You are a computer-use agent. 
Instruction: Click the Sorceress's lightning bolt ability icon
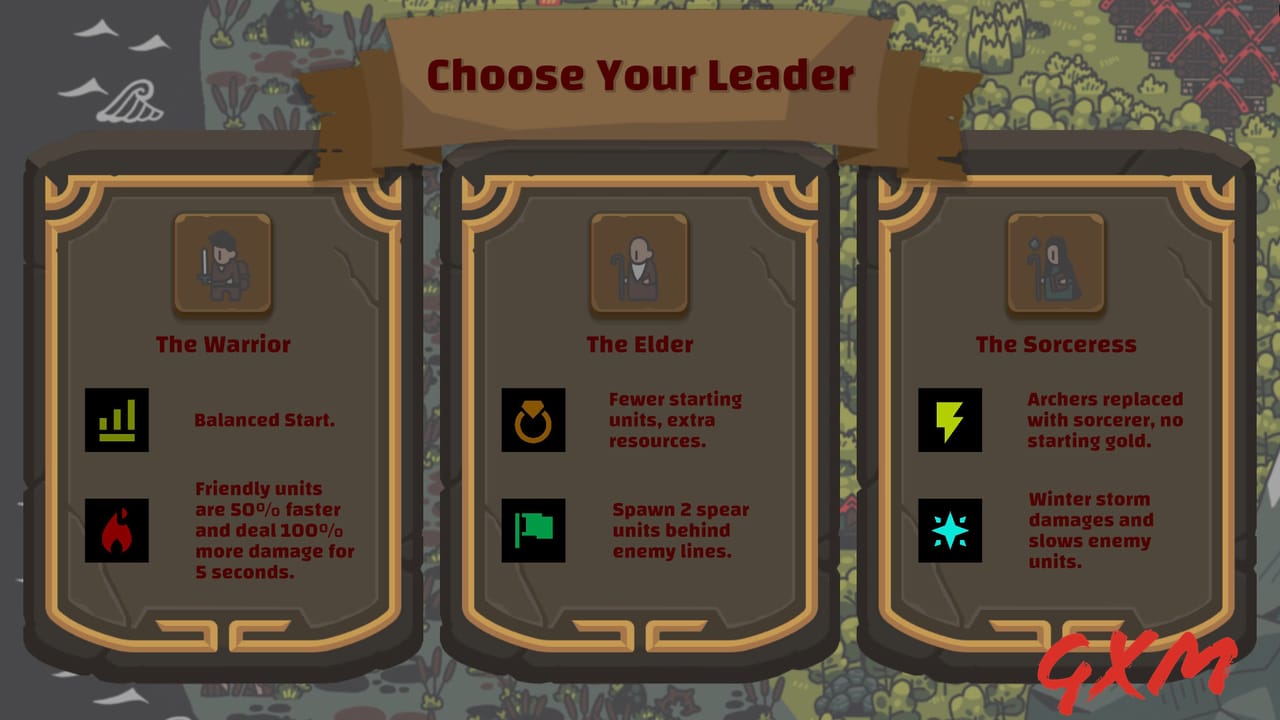click(949, 420)
